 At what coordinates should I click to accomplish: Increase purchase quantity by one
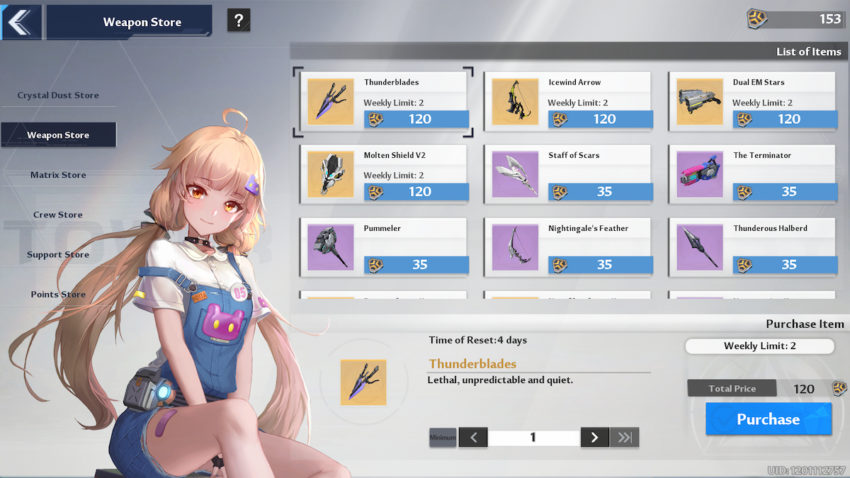tap(594, 437)
